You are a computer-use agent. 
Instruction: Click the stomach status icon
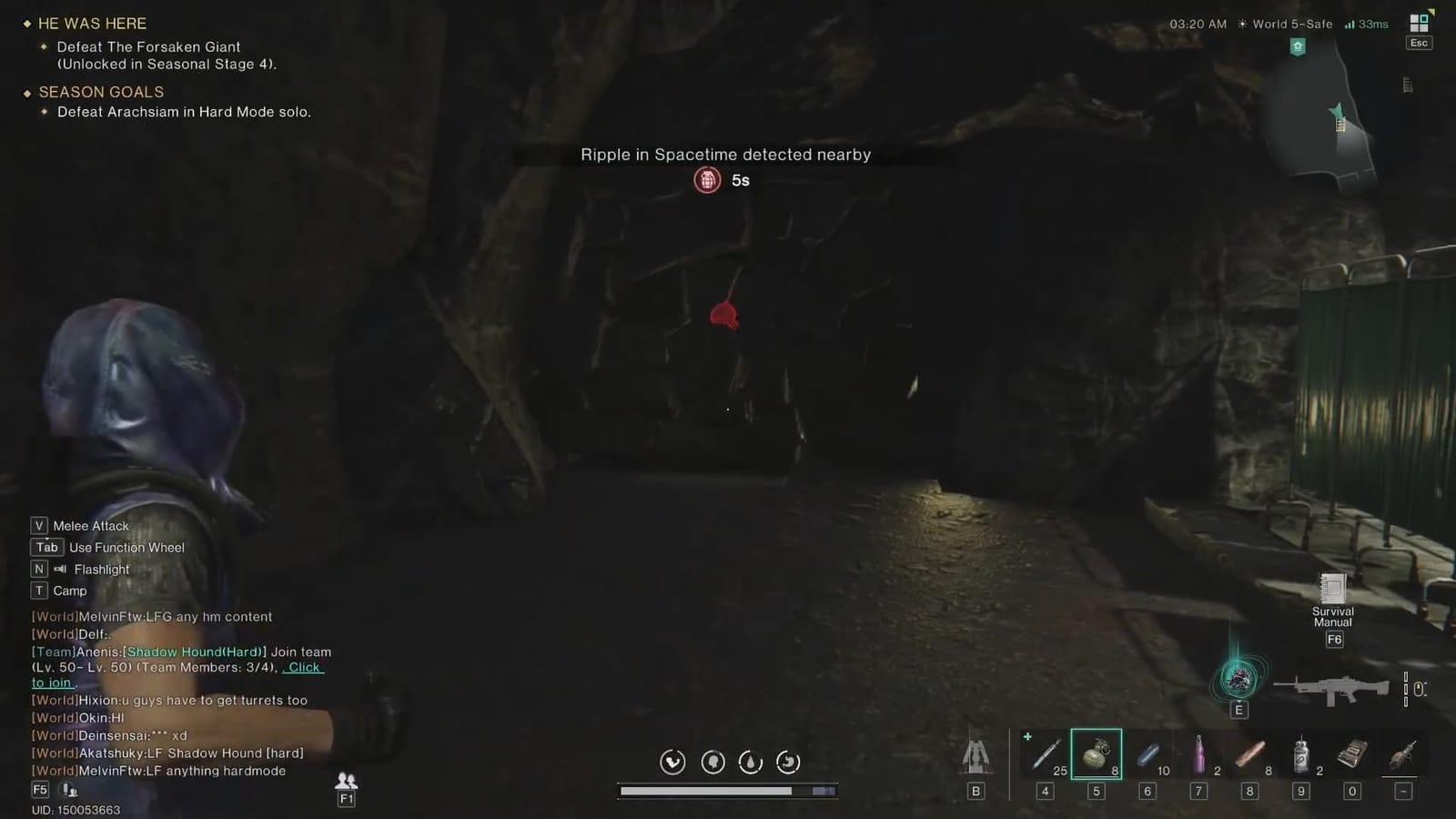click(788, 762)
